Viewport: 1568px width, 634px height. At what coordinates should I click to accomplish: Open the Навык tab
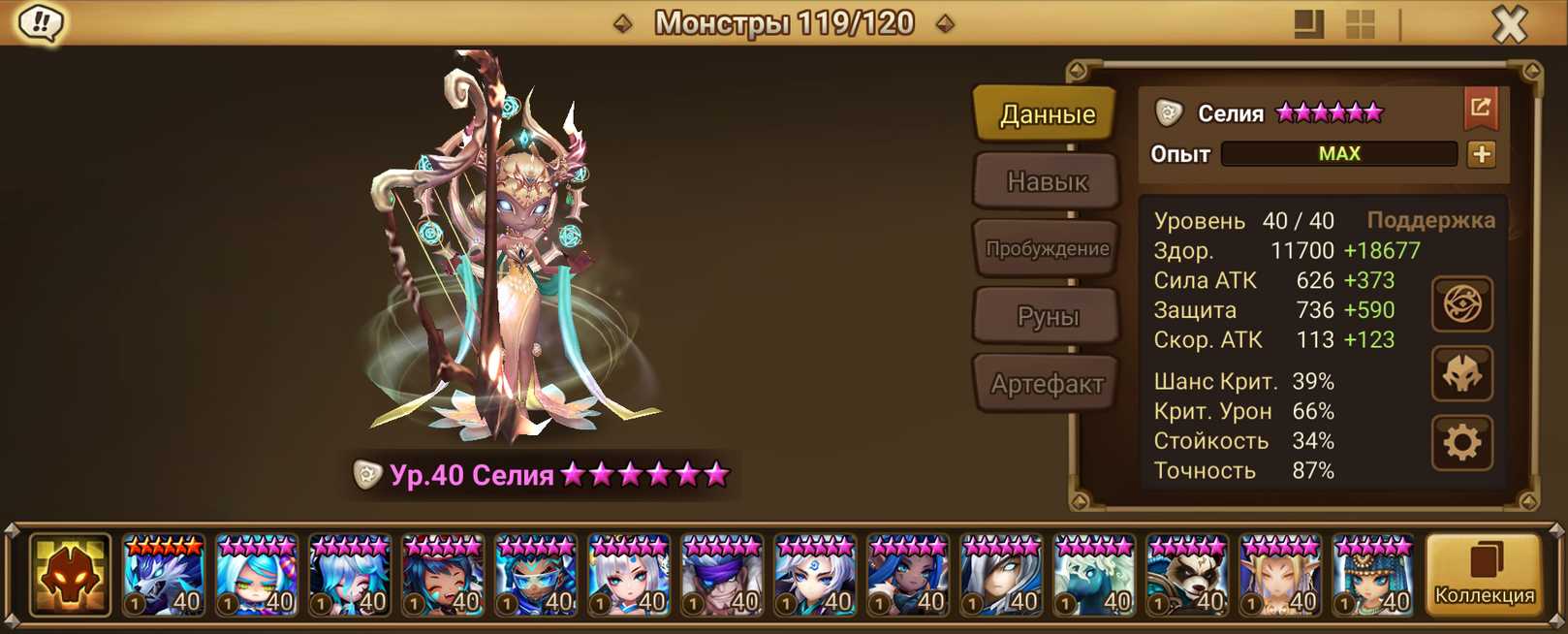click(x=1047, y=181)
